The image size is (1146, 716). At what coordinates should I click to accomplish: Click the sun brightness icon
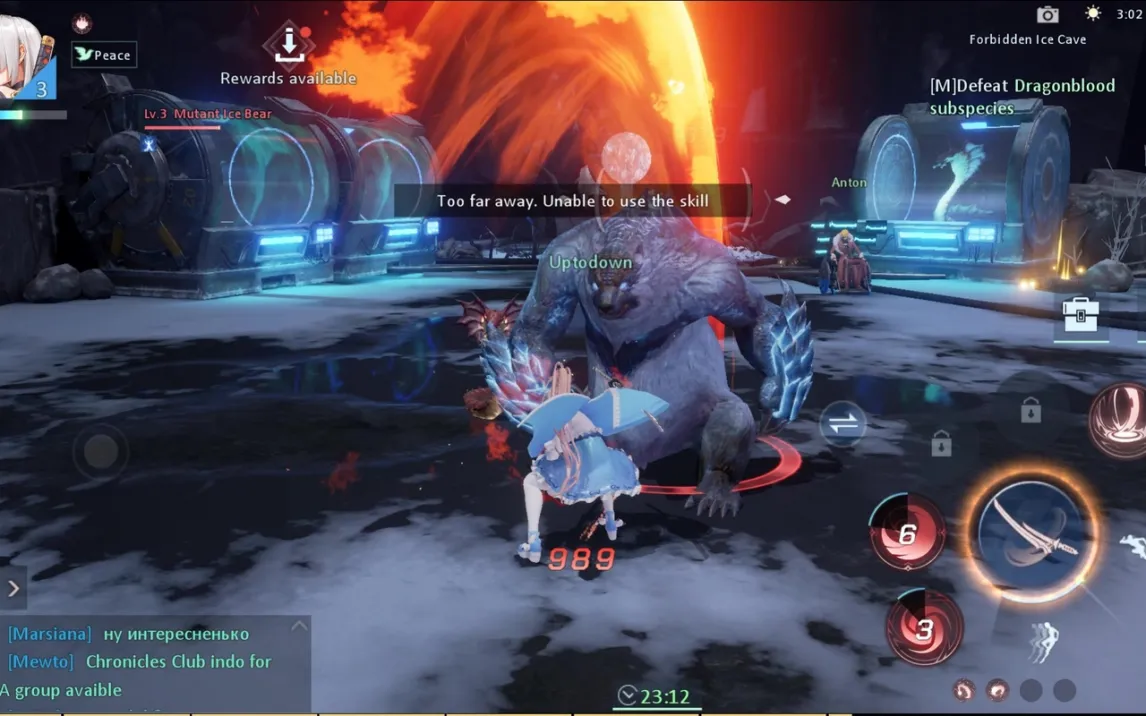click(1093, 14)
